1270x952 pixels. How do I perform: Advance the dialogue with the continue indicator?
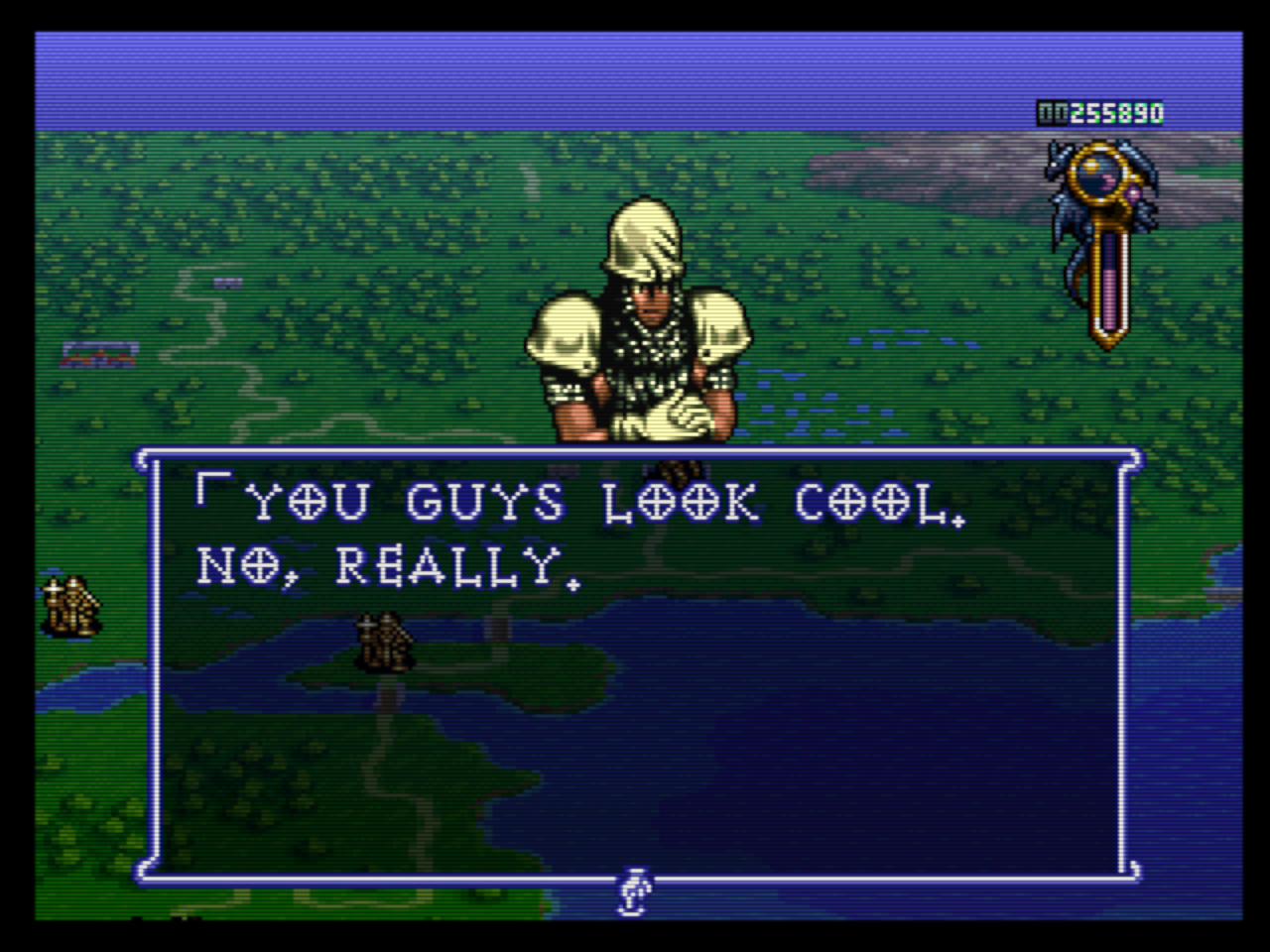pyautogui.click(x=632, y=890)
